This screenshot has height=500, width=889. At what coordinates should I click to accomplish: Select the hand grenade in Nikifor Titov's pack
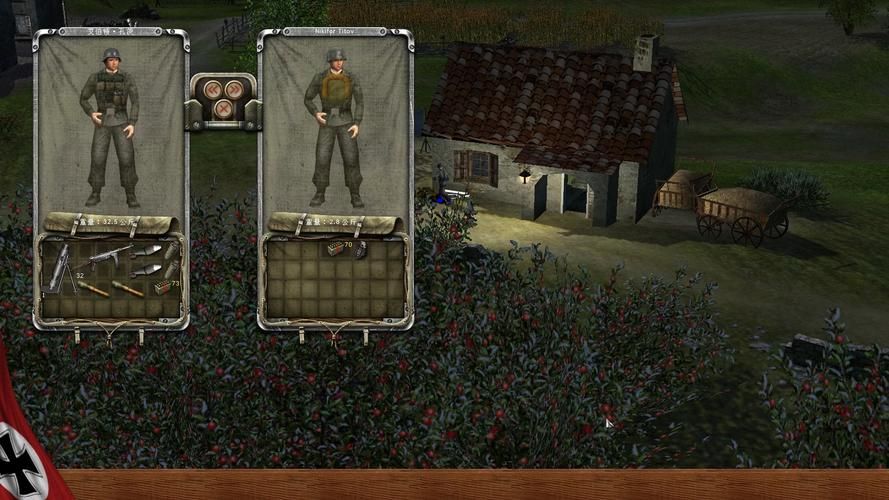[x=359, y=251]
